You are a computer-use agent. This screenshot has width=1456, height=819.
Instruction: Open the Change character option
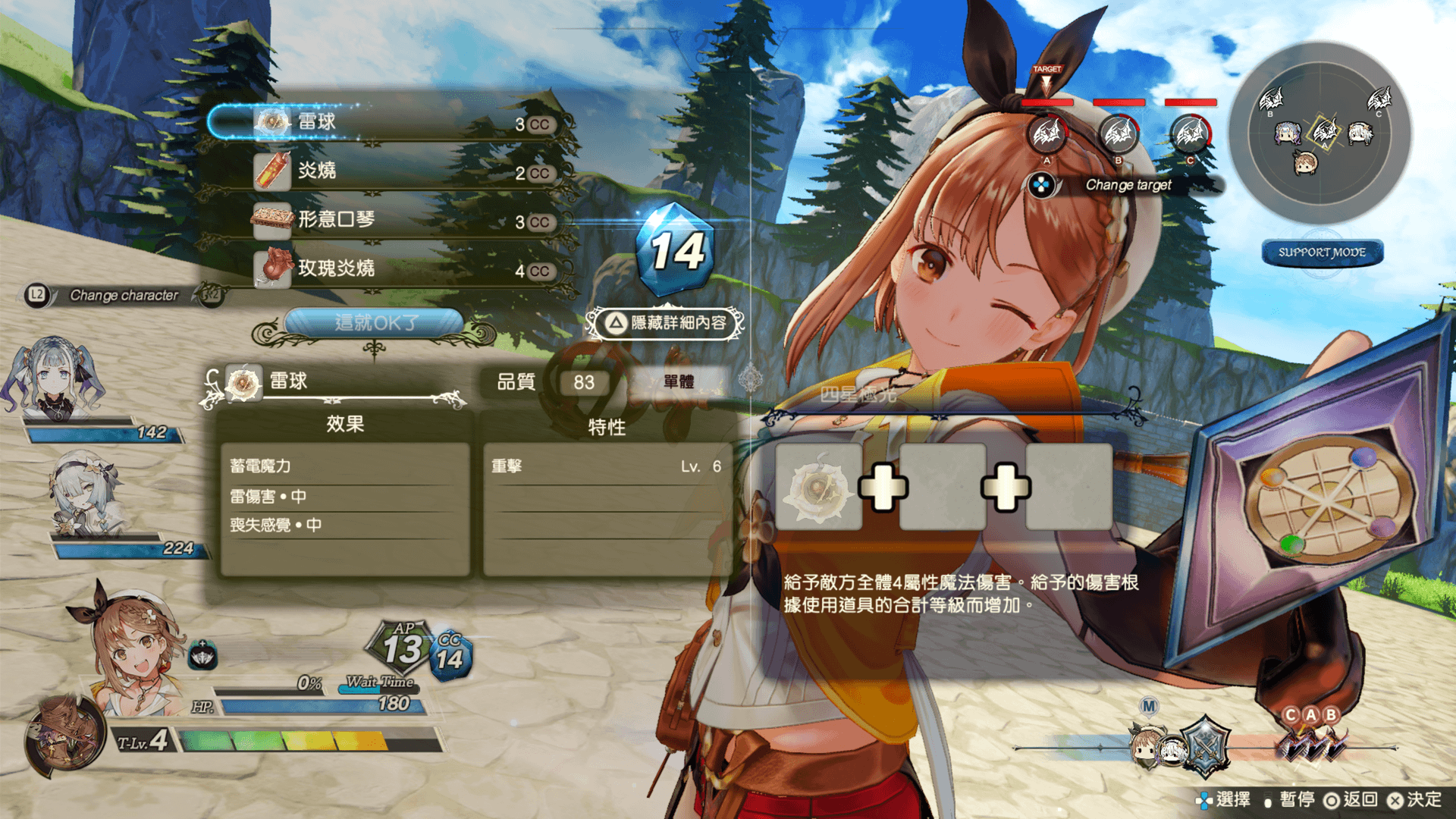point(121,295)
